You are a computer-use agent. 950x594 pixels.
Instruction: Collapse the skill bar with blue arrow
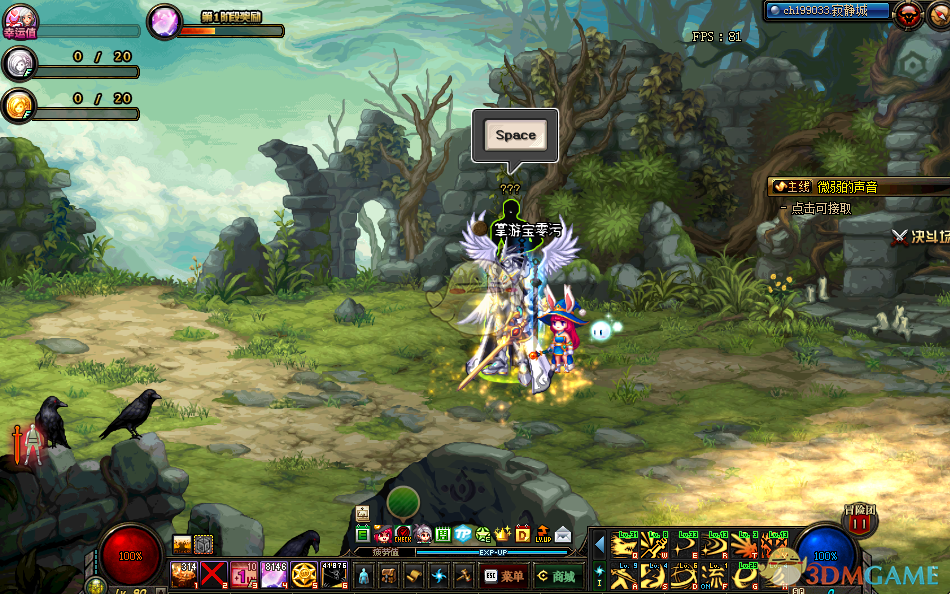(599, 546)
